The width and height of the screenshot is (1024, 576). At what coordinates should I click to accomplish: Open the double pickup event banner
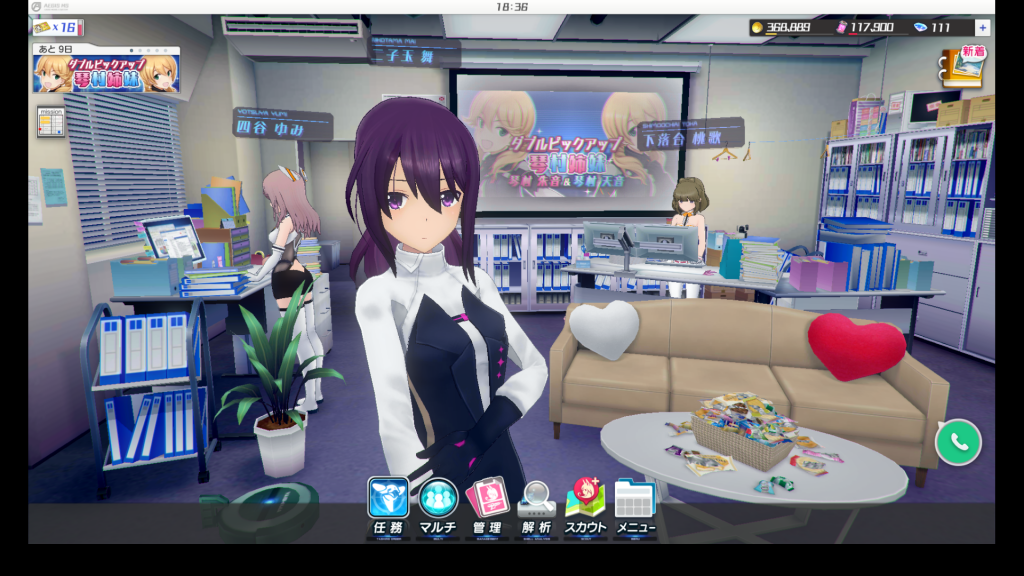point(107,73)
